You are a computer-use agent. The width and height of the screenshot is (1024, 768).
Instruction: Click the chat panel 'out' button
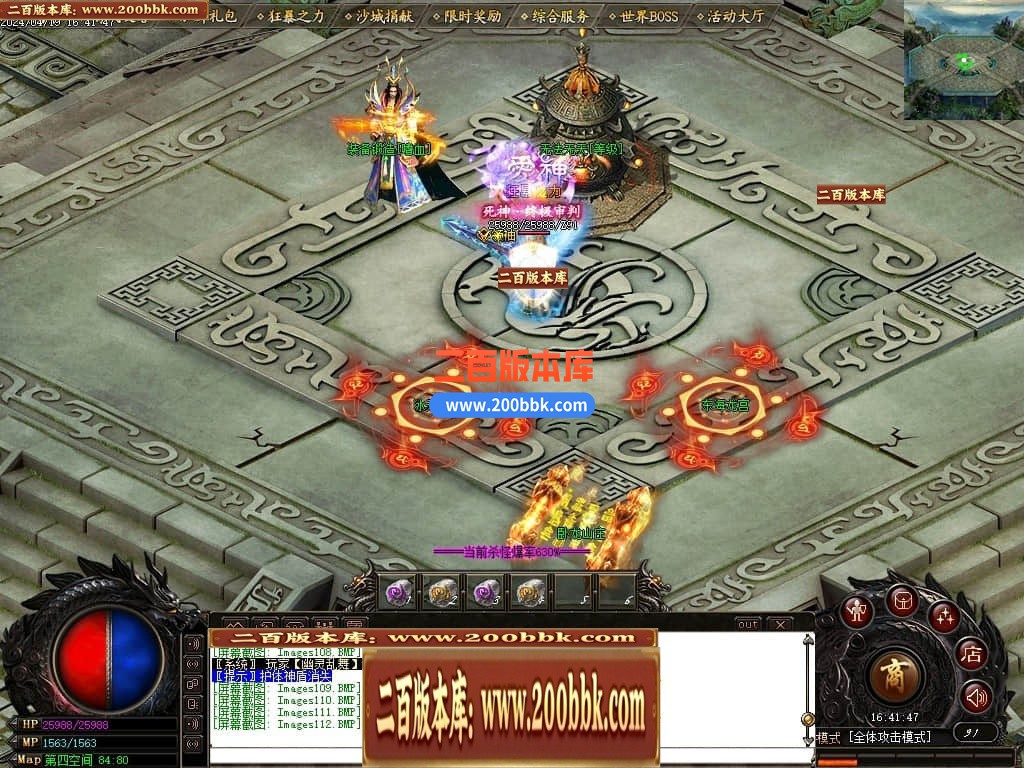748,624
